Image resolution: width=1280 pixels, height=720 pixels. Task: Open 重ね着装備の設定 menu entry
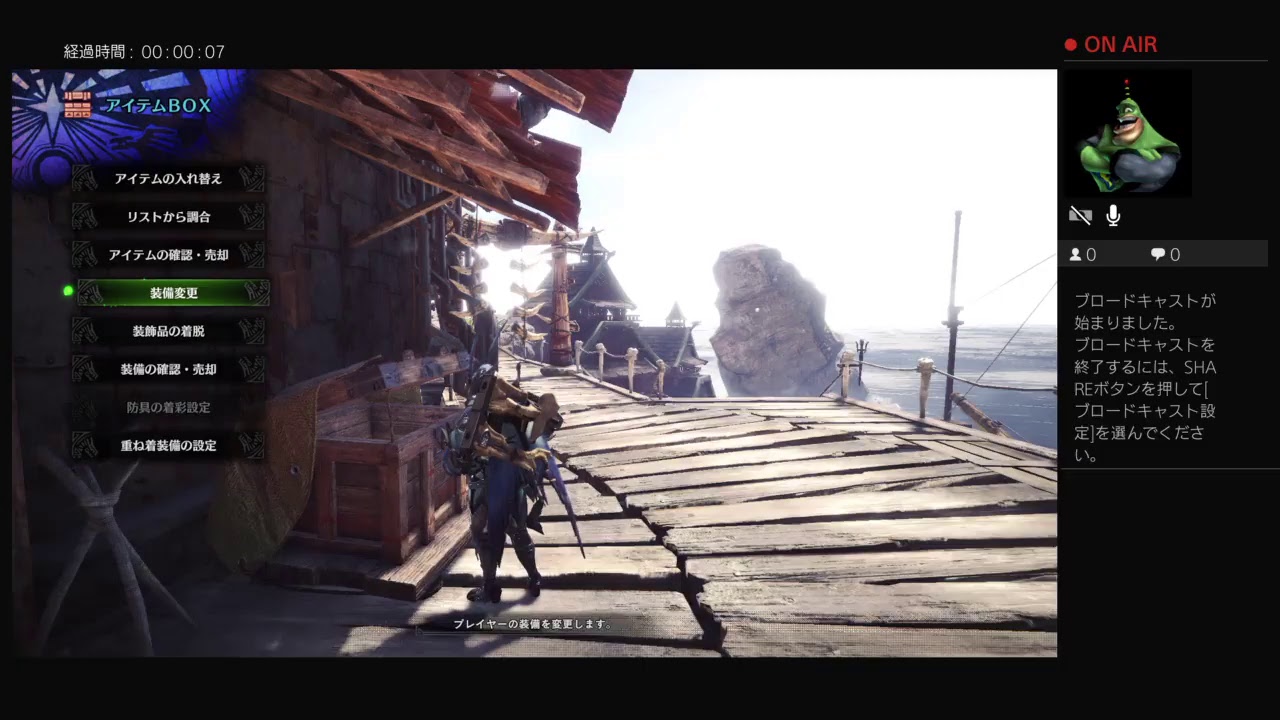point(168,445)
